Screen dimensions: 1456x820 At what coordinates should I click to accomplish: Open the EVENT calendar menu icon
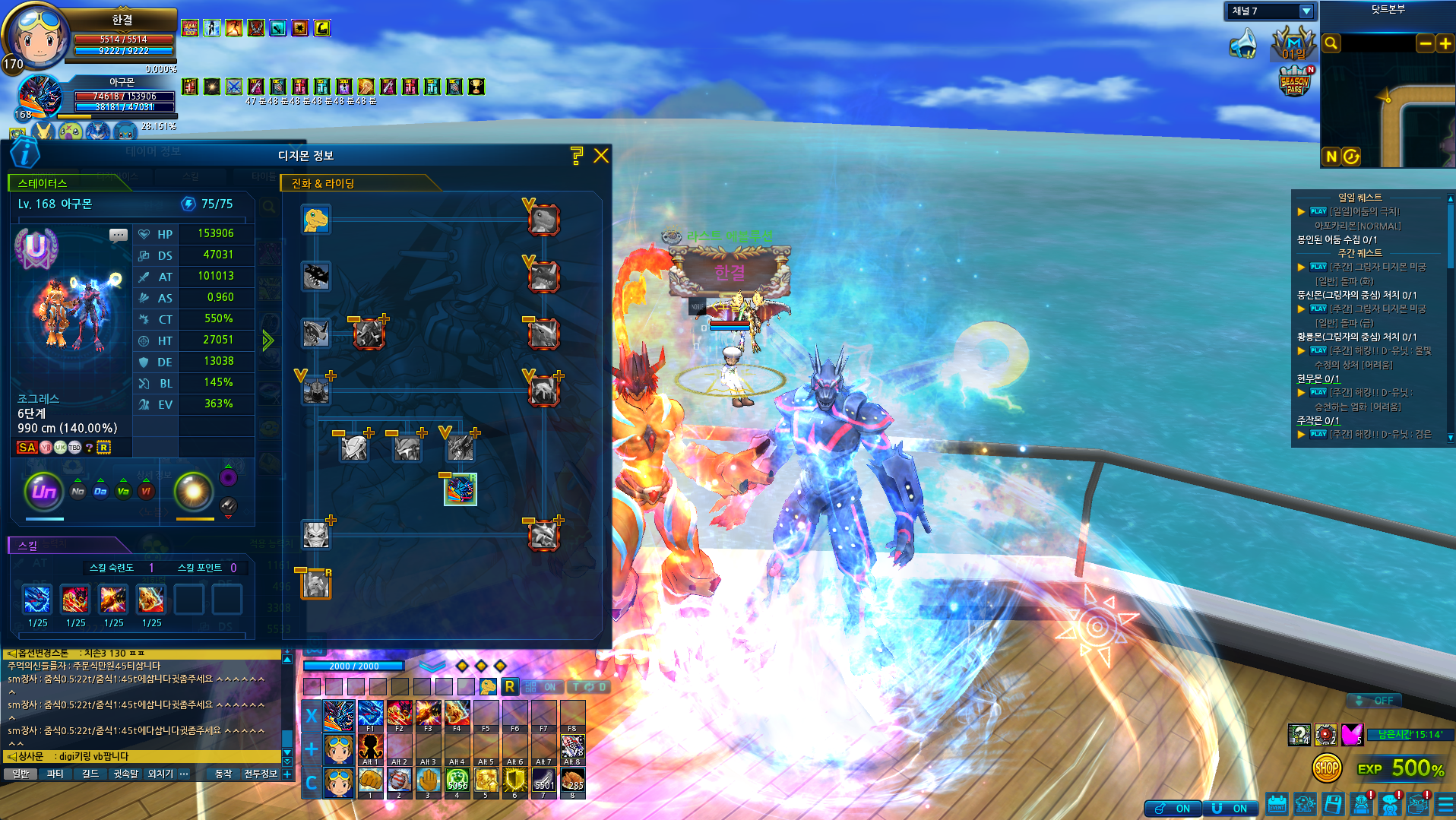click(x=1277, y=805)
